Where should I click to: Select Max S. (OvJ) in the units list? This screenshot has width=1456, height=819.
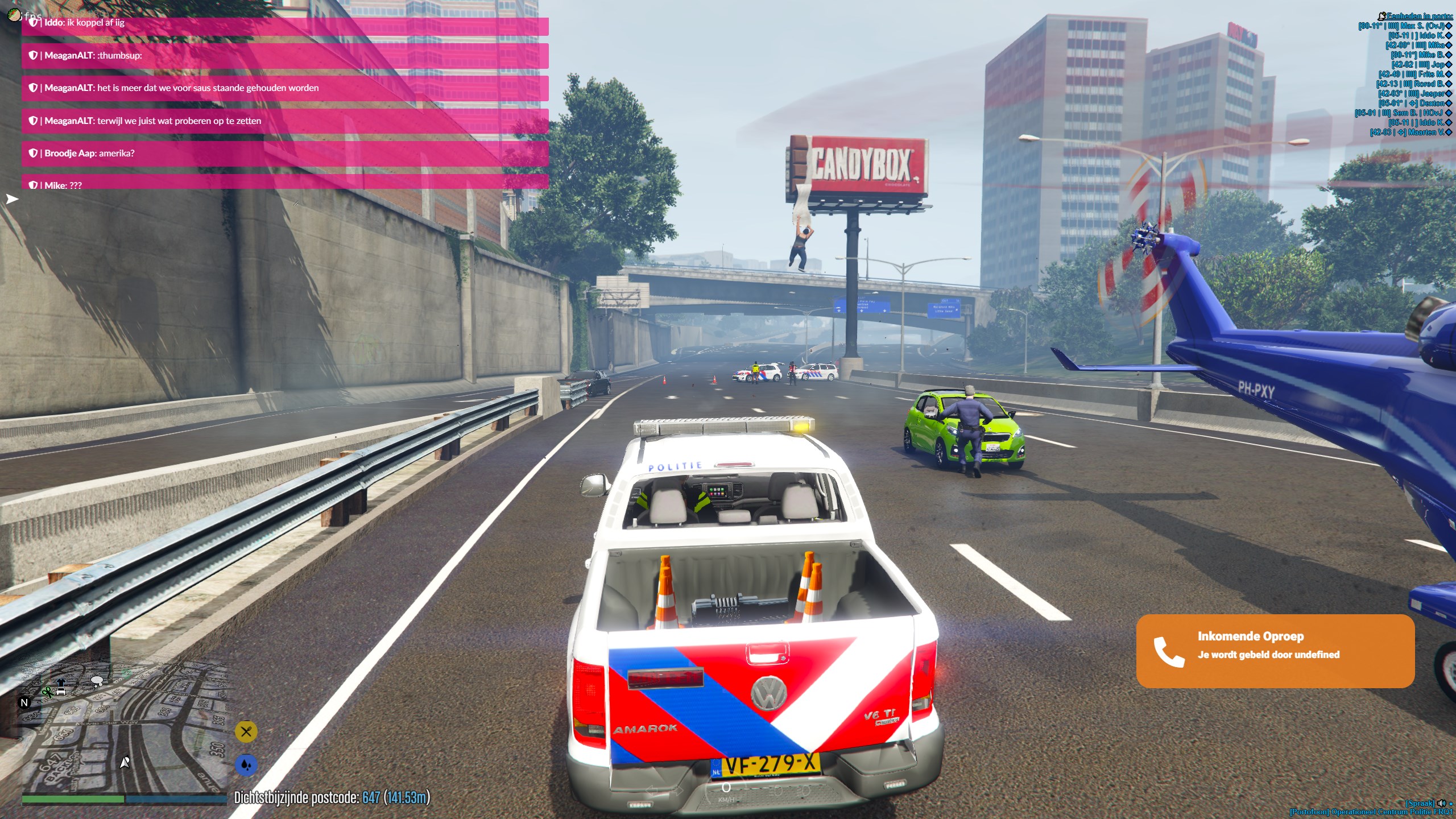pyautogui.click(x=1405, y=26)
